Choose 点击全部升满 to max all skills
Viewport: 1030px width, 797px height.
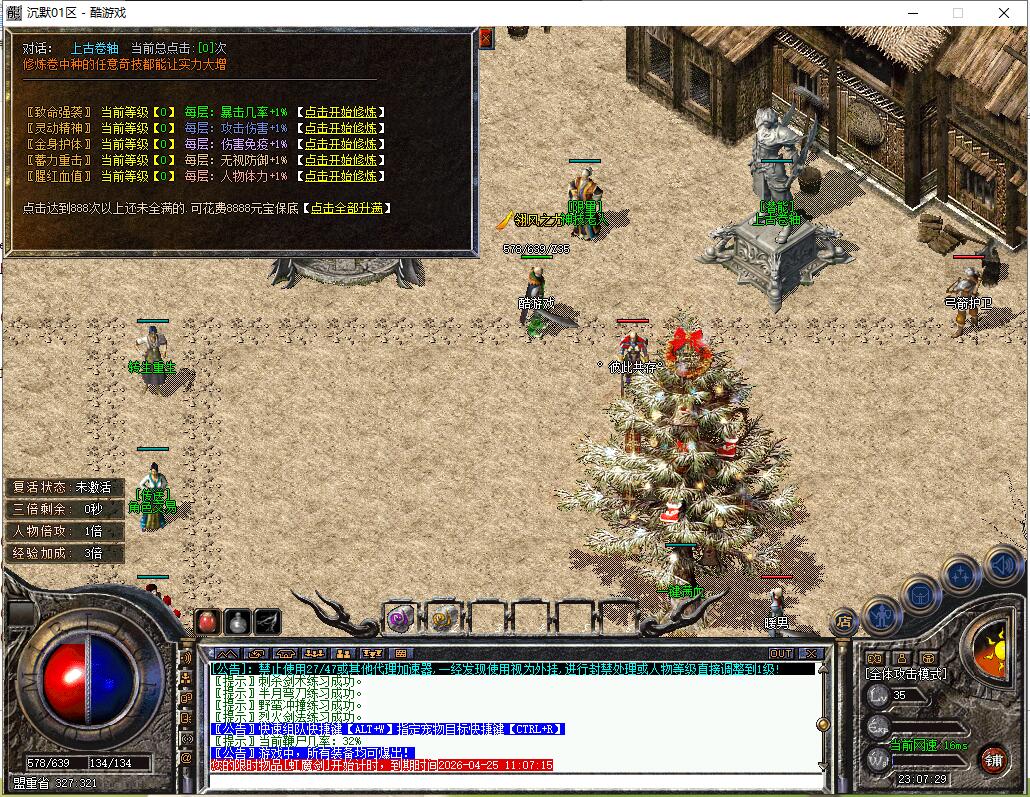click(349, 208)
